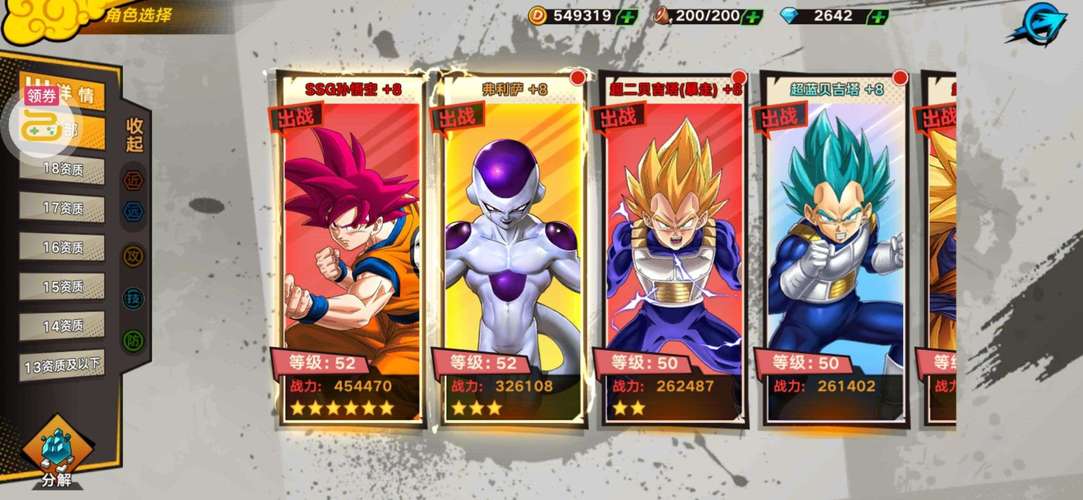Toggle the blue 远 ranged type filter

133,211
